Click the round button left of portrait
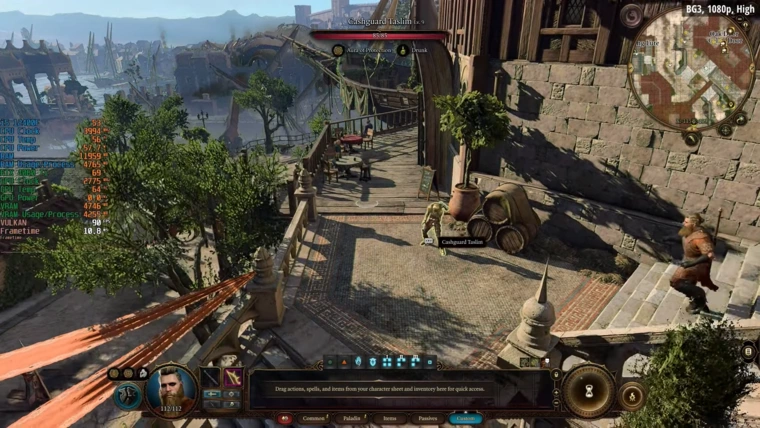 click(x=128, y=395)
